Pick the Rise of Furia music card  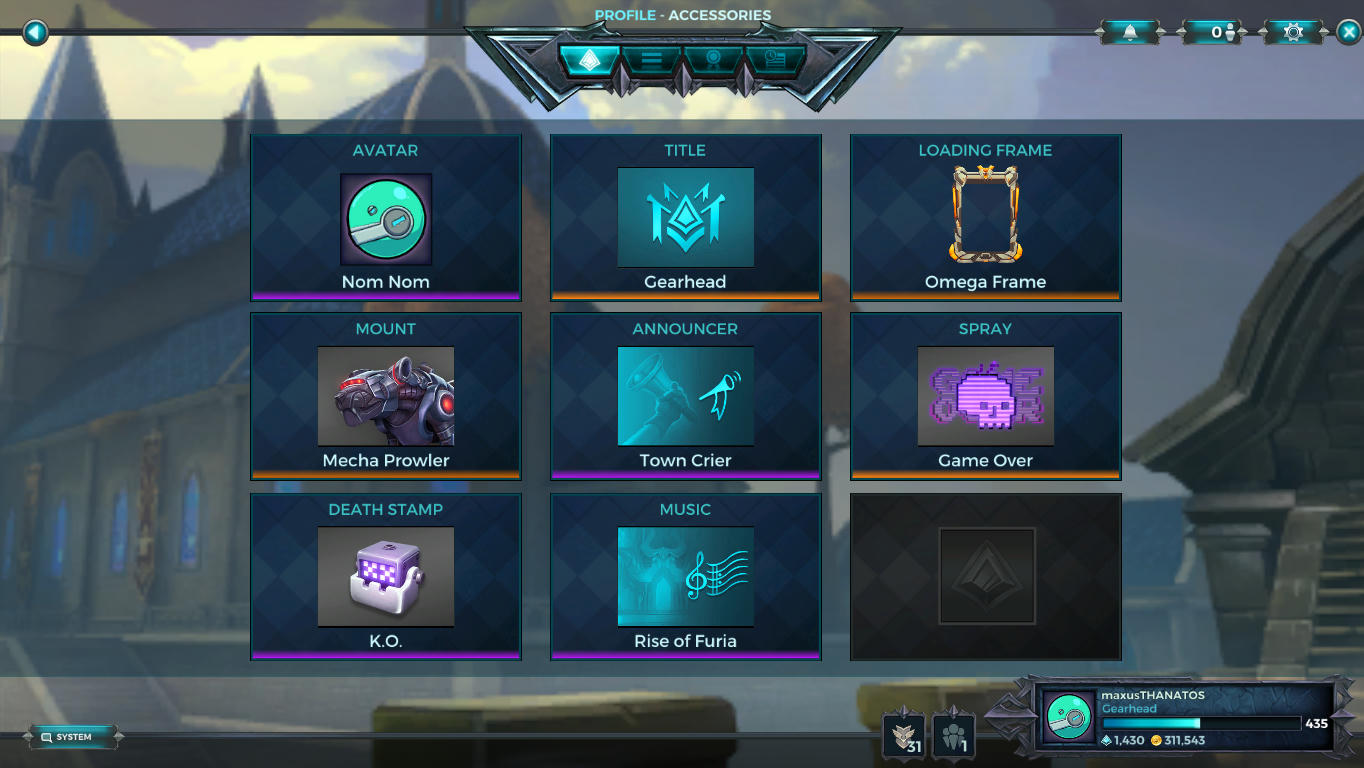click(x=685, y=576)
